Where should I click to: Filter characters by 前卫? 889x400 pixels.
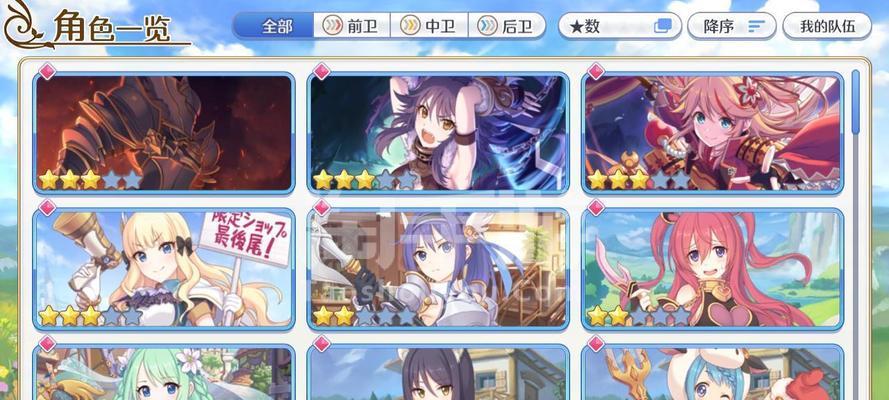(x=351, y=26)
